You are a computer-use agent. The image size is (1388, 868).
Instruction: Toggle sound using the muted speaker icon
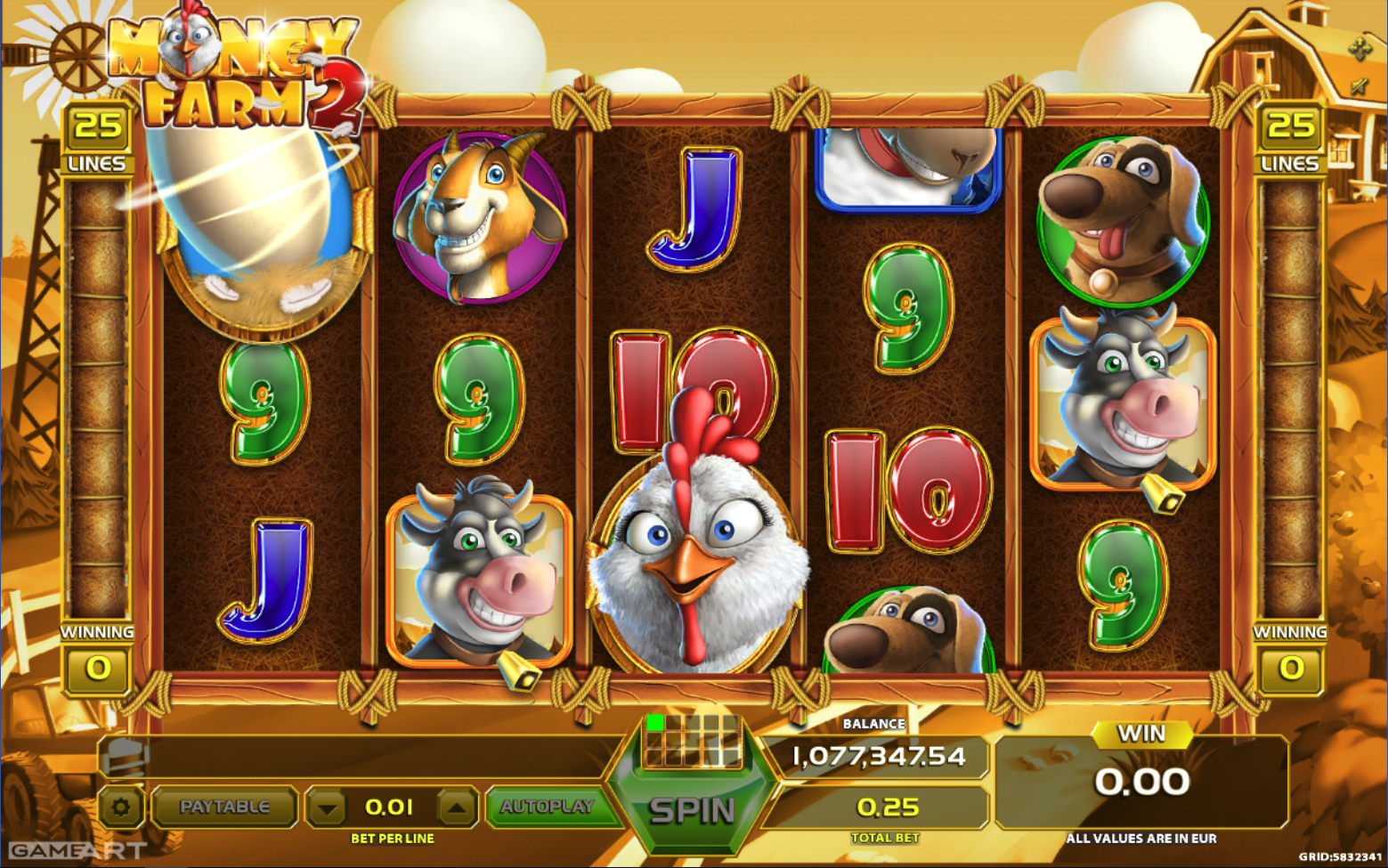[x=1360, y=86]
